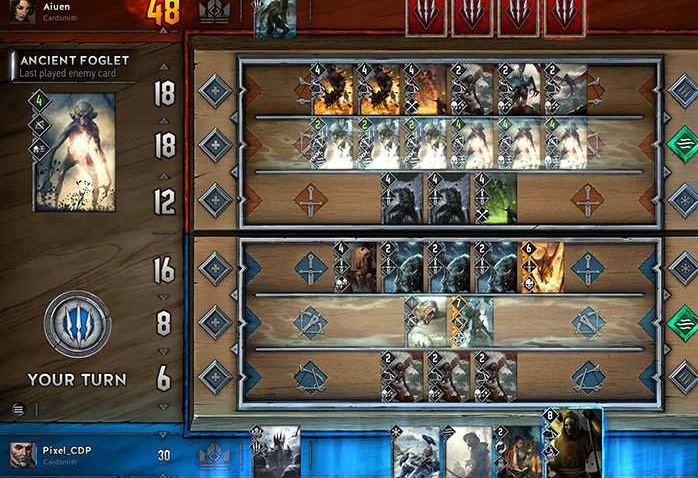Open the hamburger menu icon
The width and height of the screenshot is (698, 478).
coord(19,408)
